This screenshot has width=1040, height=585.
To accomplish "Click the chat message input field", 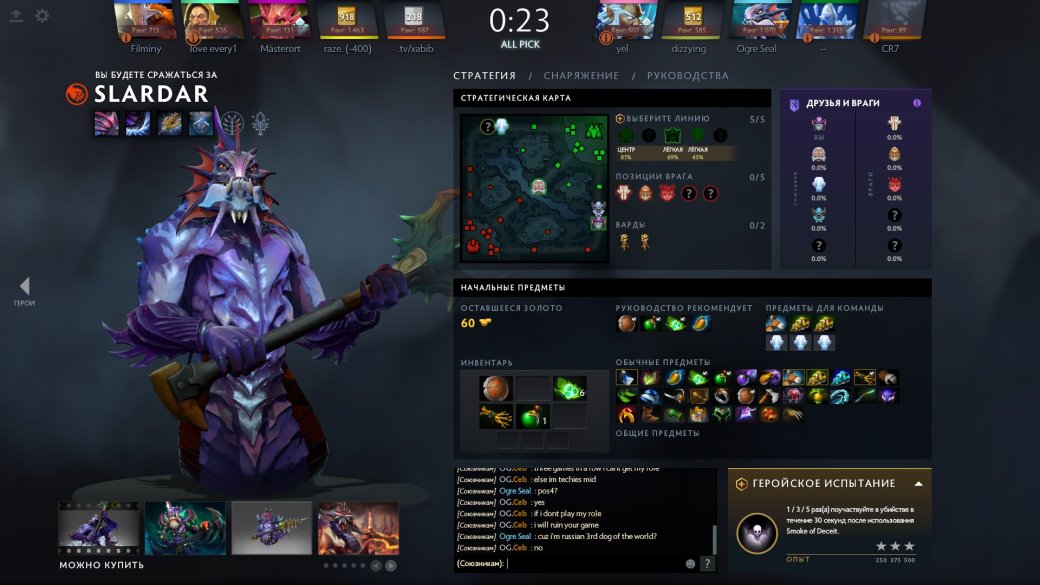I will coord(595,564).
